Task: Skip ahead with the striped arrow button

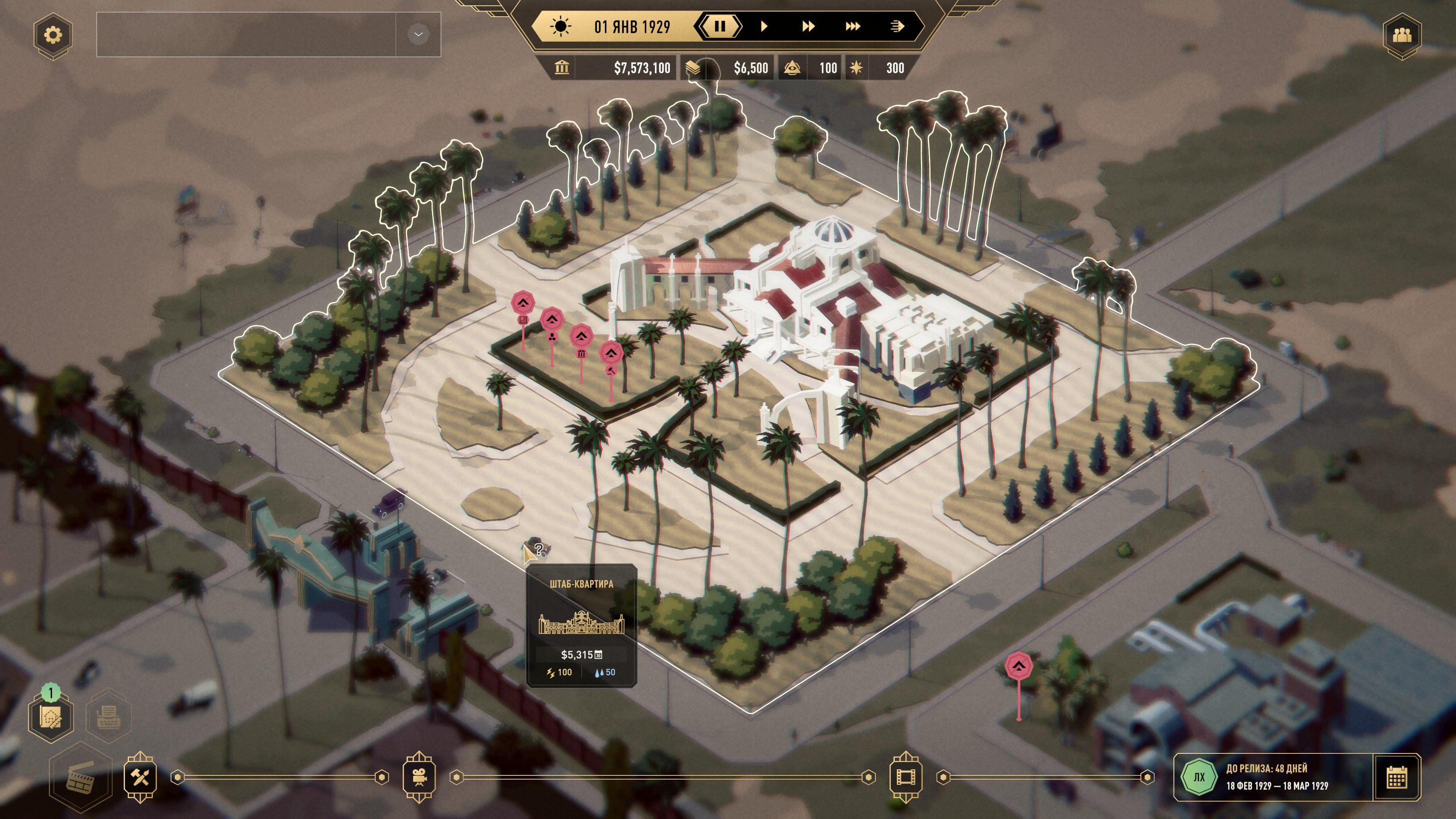Action: [x=897, y=26]
